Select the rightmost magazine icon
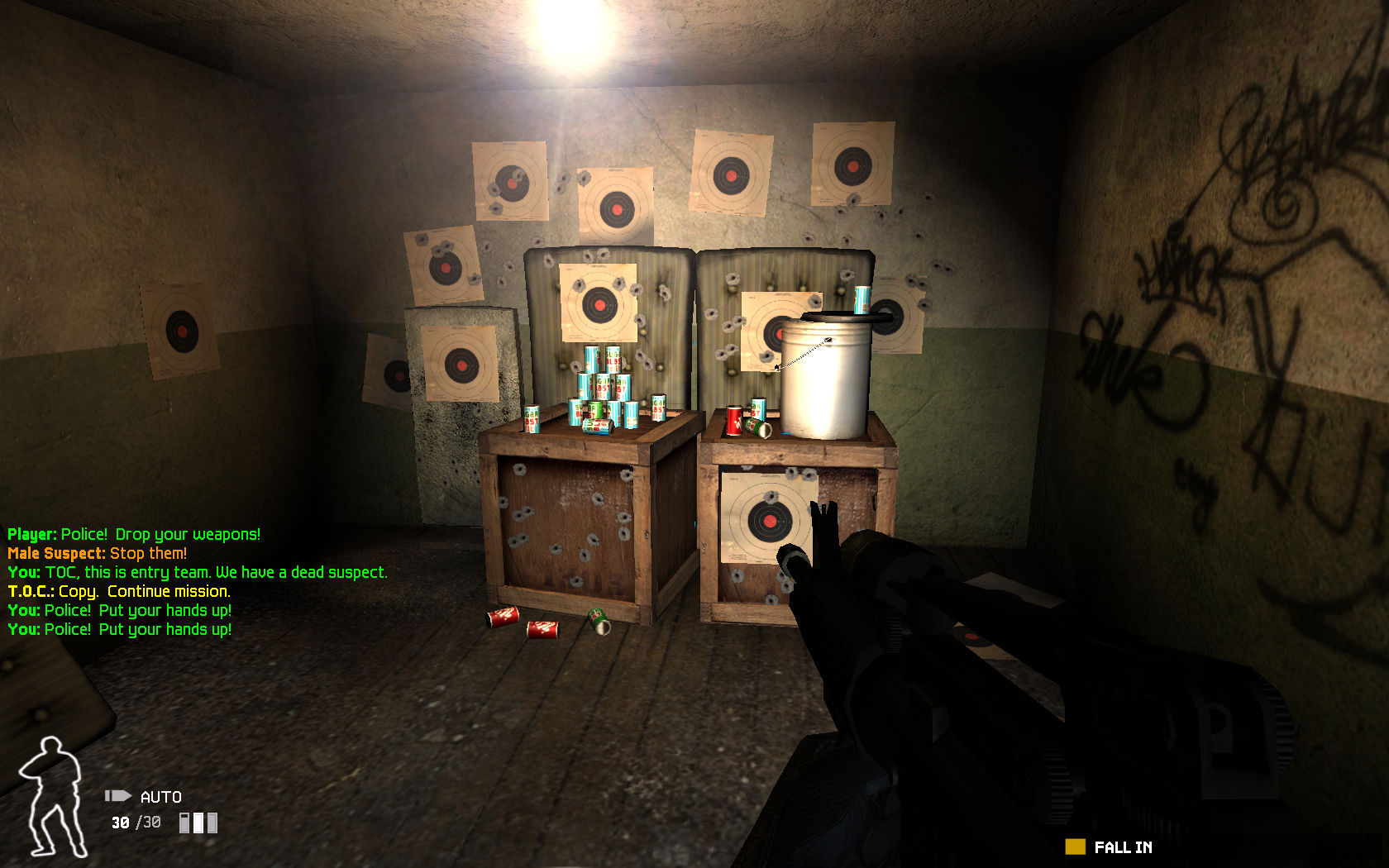Viewport: 1389px width, 868px height. [x=213, y=823]
